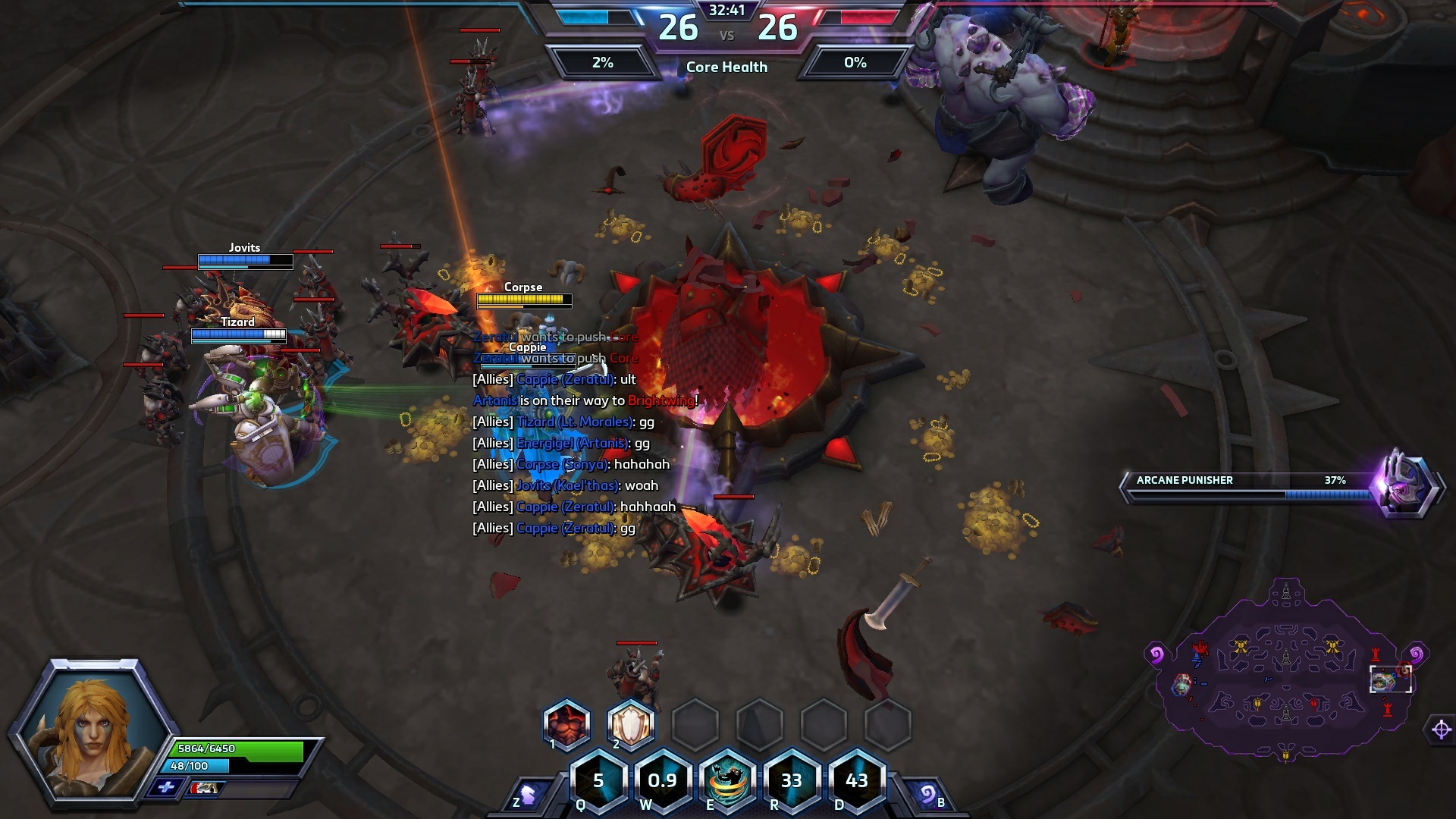Select the buff icon beside the plus
Viewport: 1456px width, 819px height.
click(203, 789)
